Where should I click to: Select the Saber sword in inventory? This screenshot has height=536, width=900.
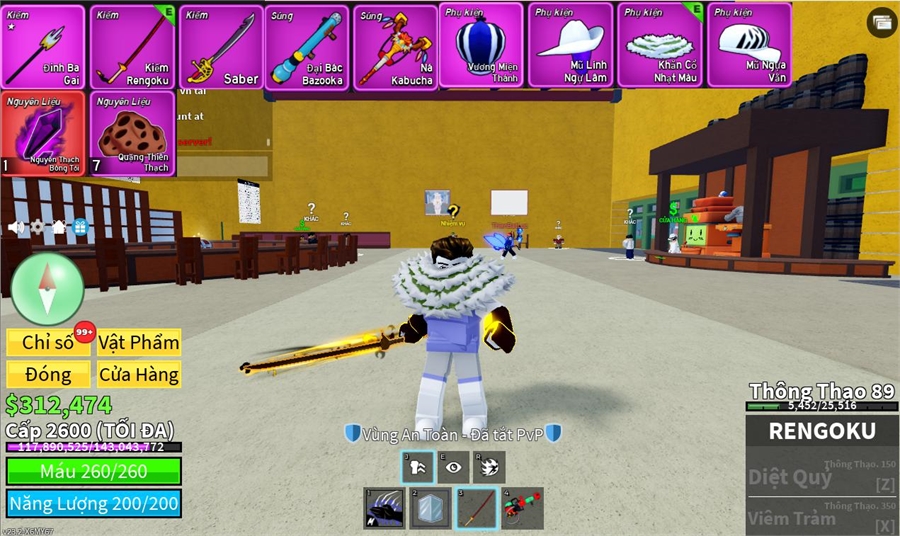(220, 47)
